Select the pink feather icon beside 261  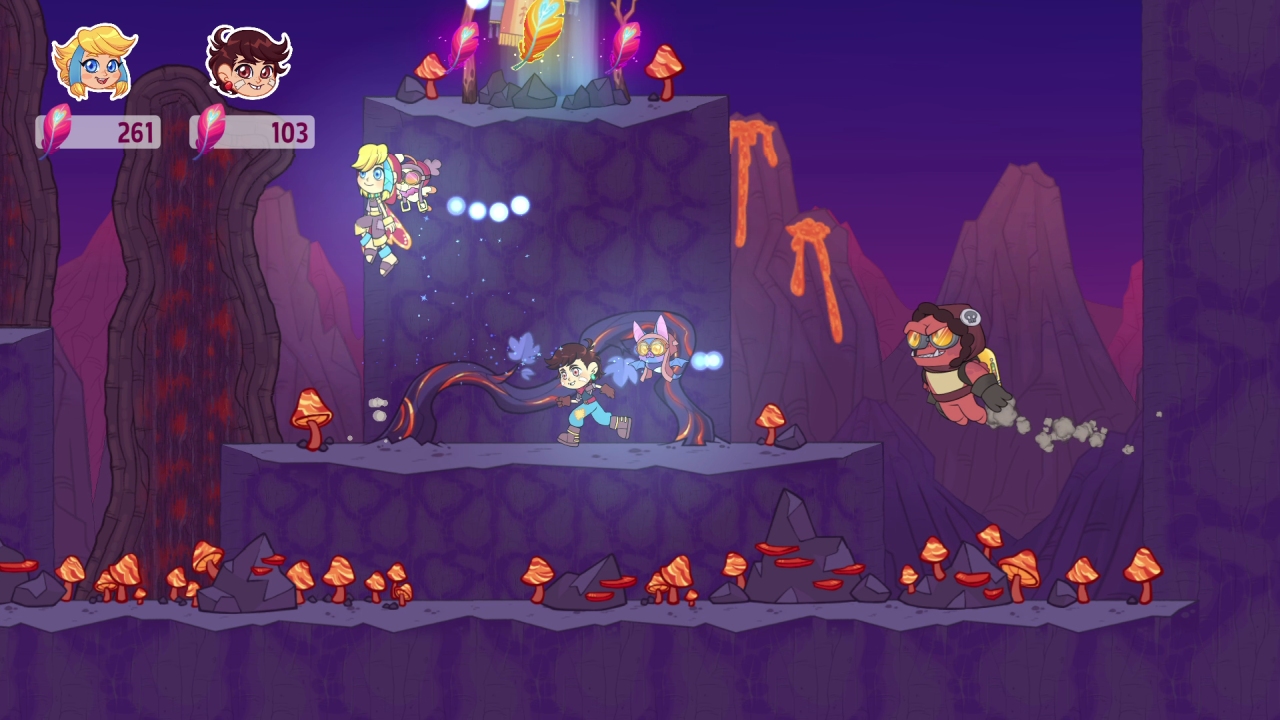pos(58,128)
